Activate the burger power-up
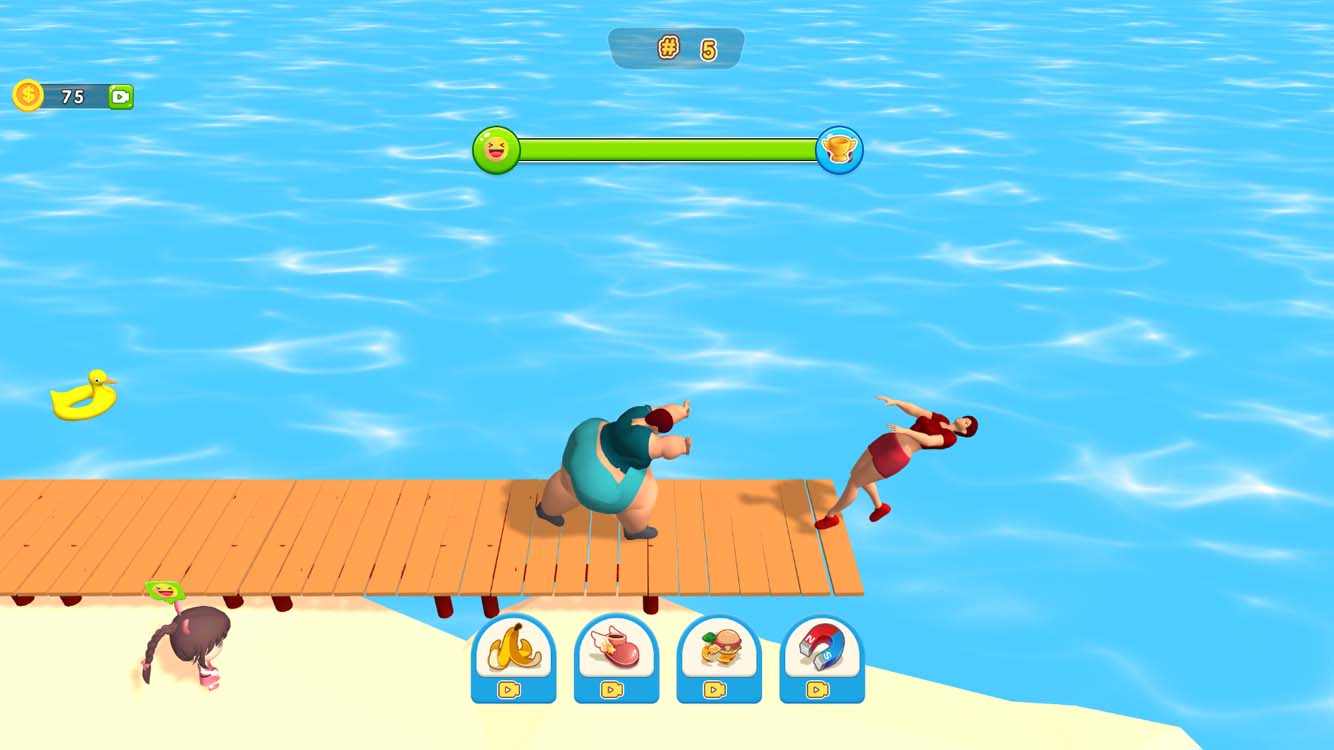The height and width of the screenshot is (750, 1334). [x=719, y=650]
